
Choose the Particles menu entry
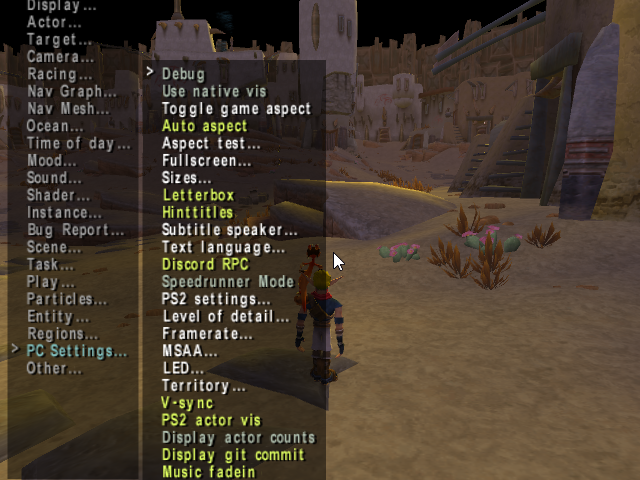66,299
